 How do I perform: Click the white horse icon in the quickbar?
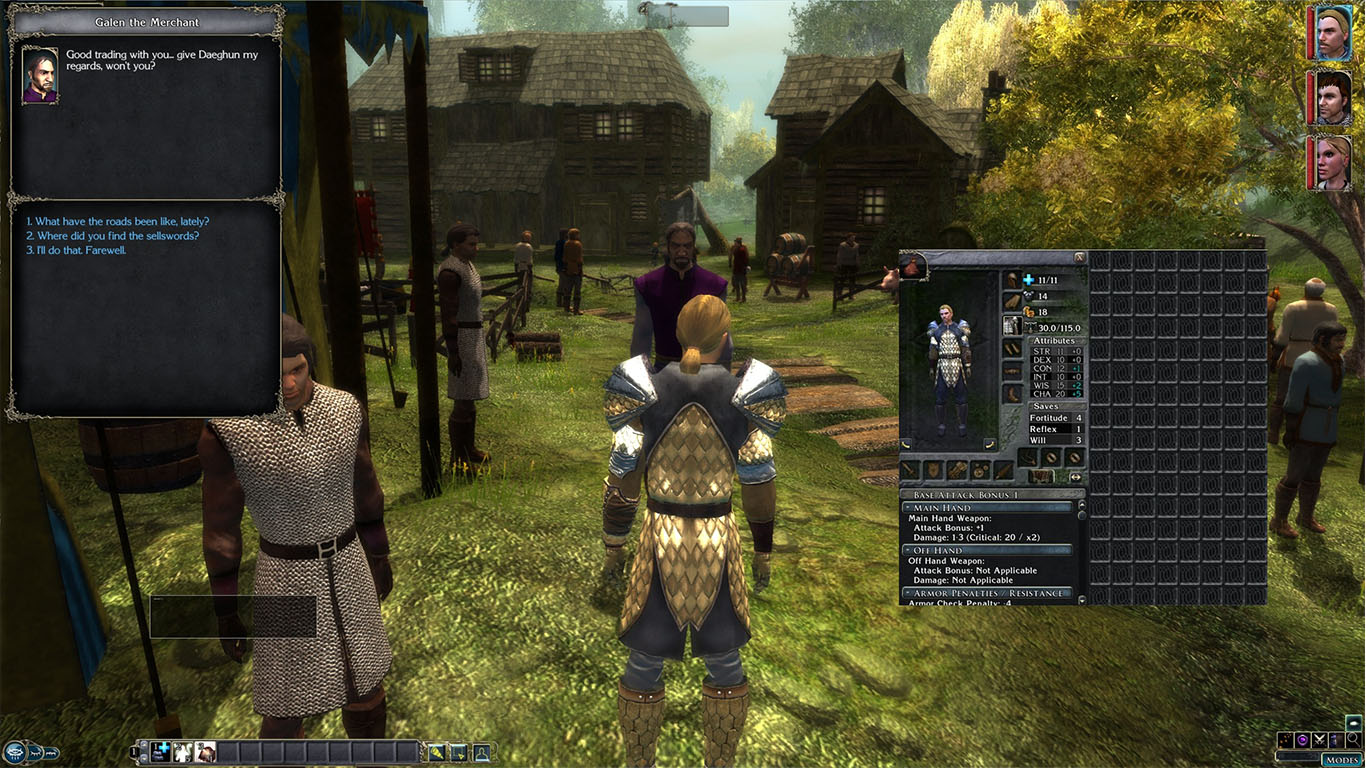[x=181, y=750]
